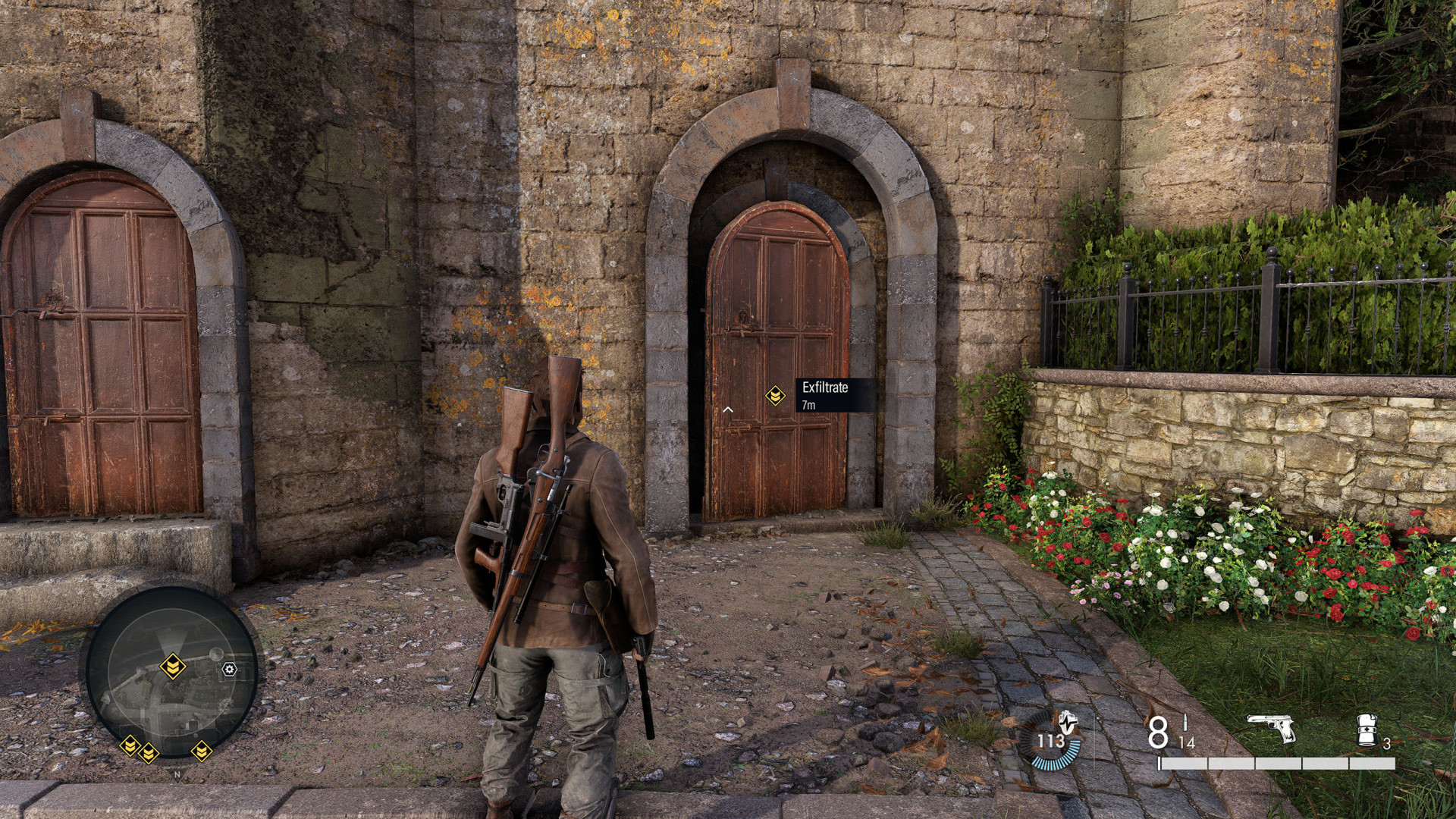Select the Exfiltrate objective marker

point(774,395)
